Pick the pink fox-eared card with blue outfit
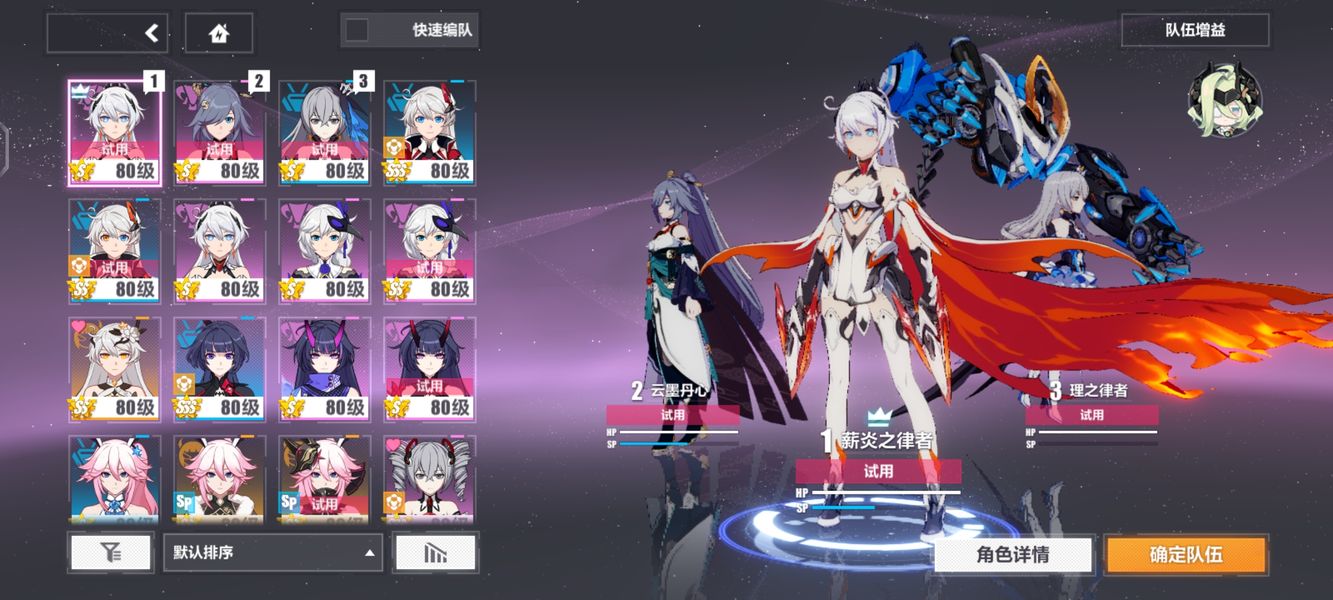 tap(114, 480)
